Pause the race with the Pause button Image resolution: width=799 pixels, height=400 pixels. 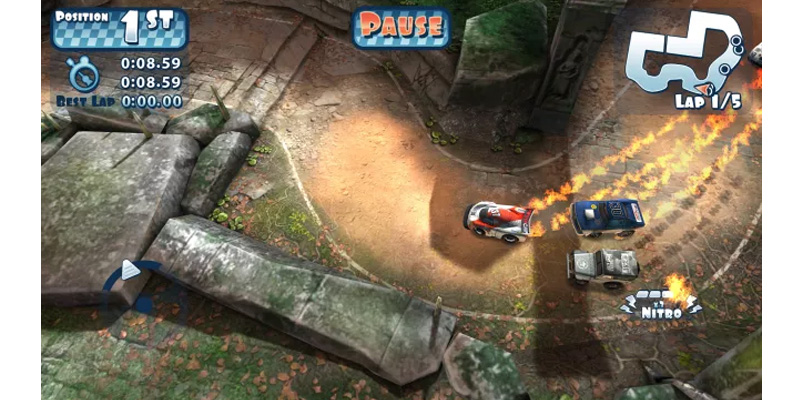click(401, 27)
